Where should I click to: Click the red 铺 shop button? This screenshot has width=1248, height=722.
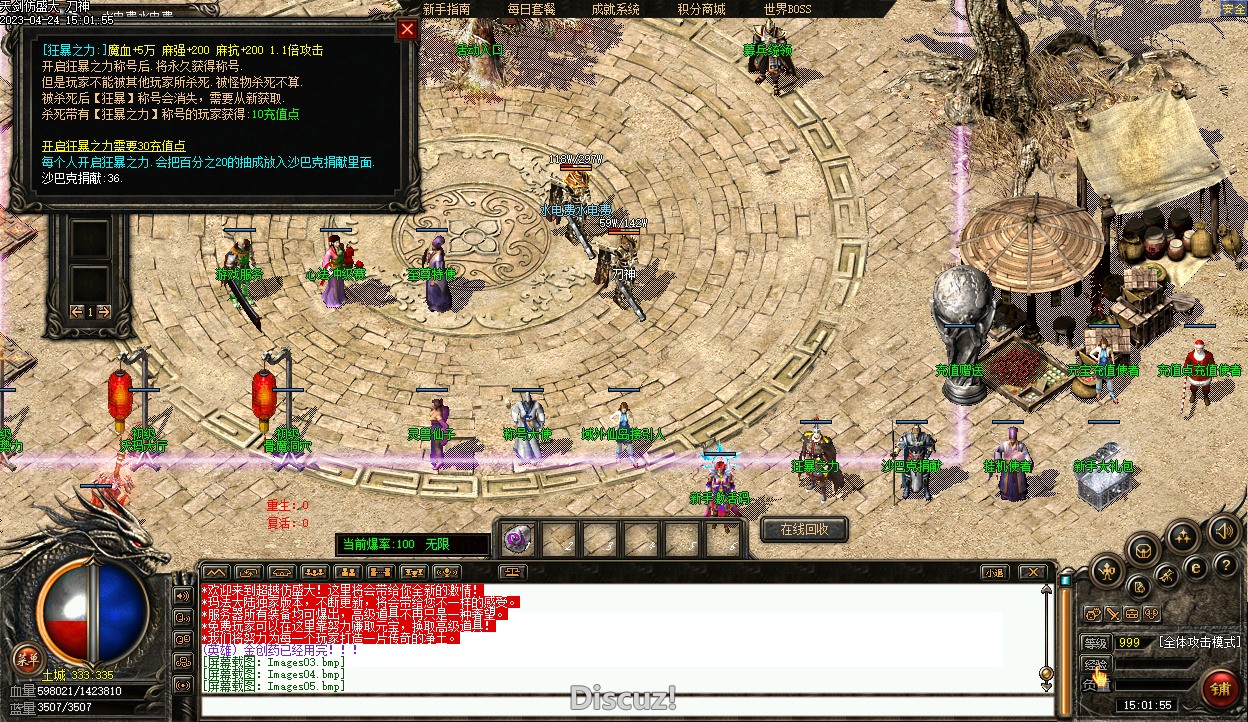click(1220, 688)
